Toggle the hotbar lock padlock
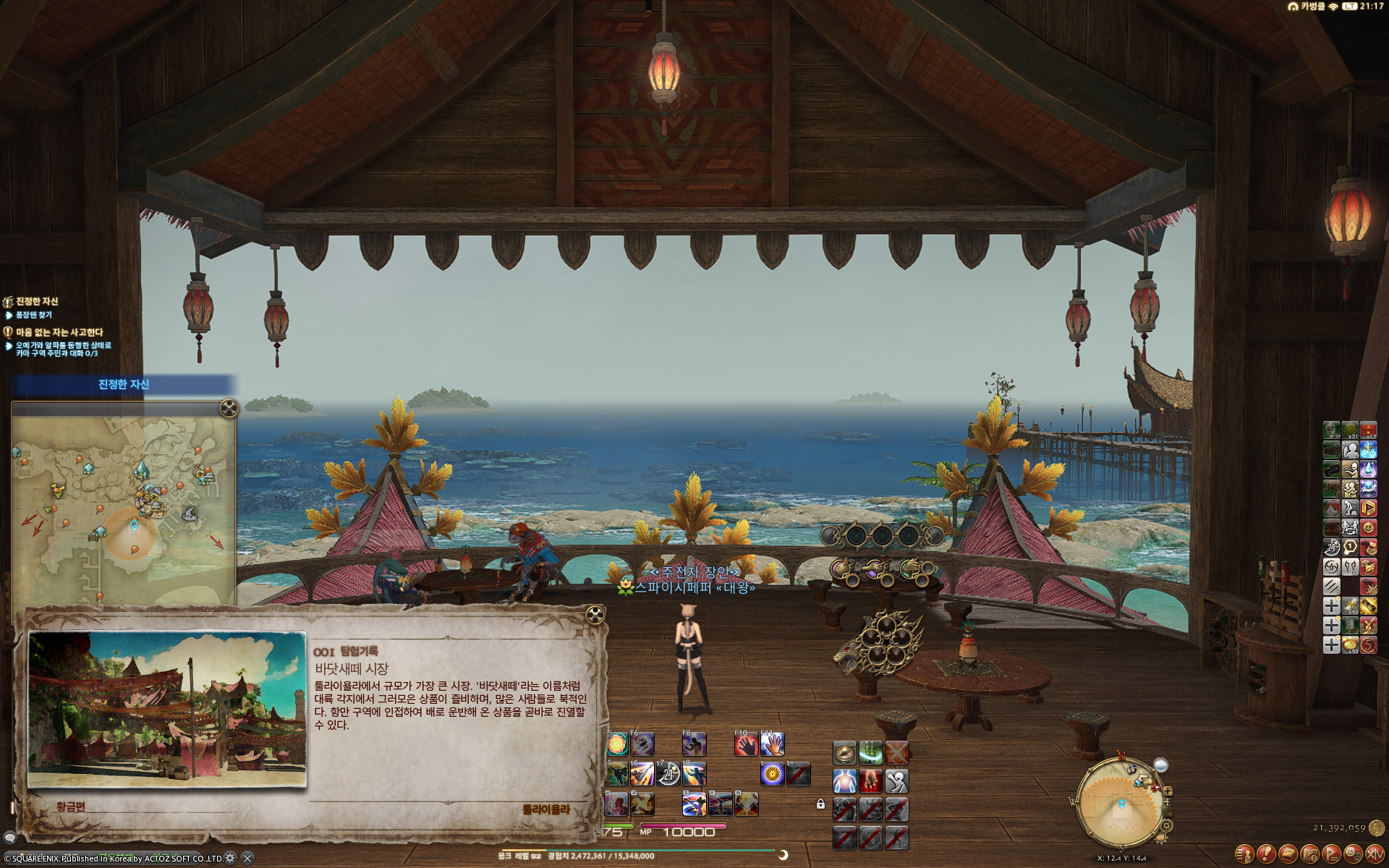This screenshot has height=868, width=1389. click(x=820, y=804)
